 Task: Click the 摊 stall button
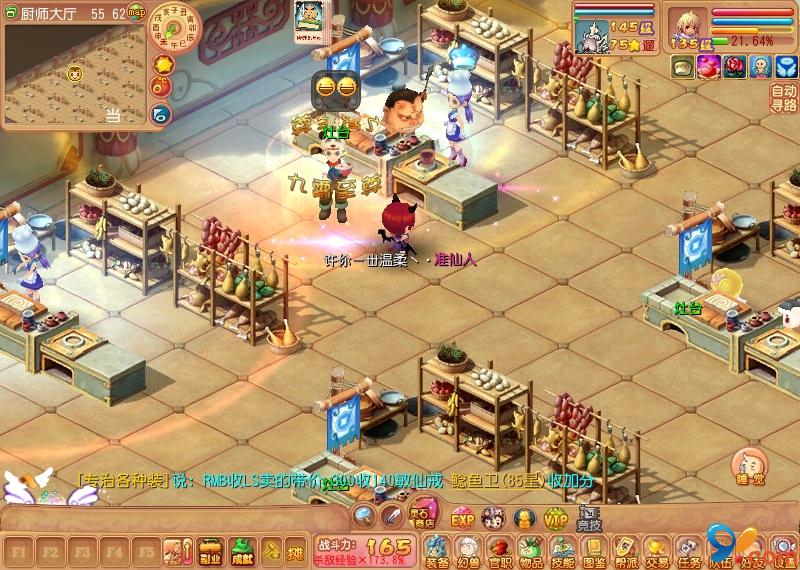point(295,551)
